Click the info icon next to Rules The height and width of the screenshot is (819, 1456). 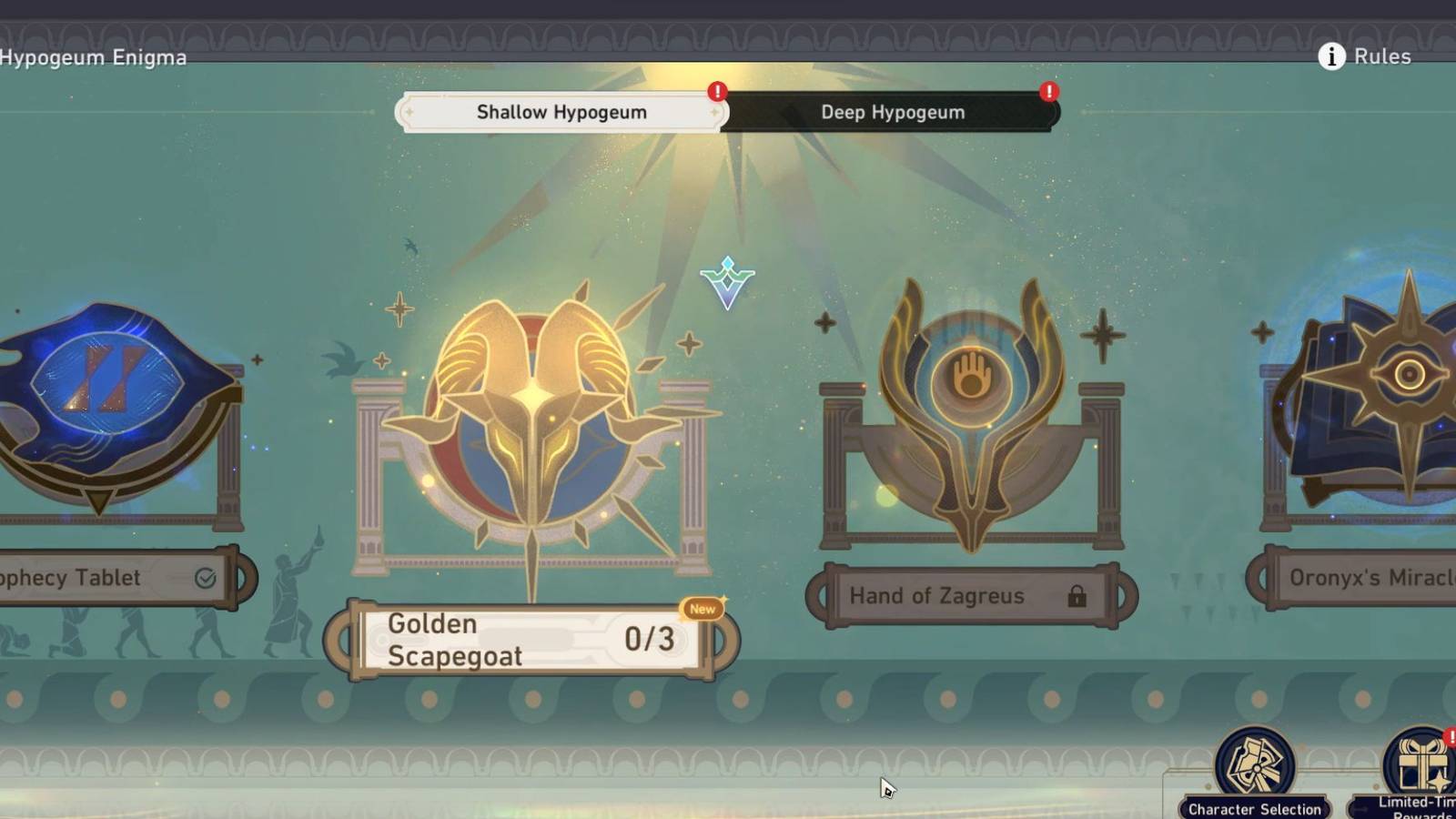[x=1330, y=56]
